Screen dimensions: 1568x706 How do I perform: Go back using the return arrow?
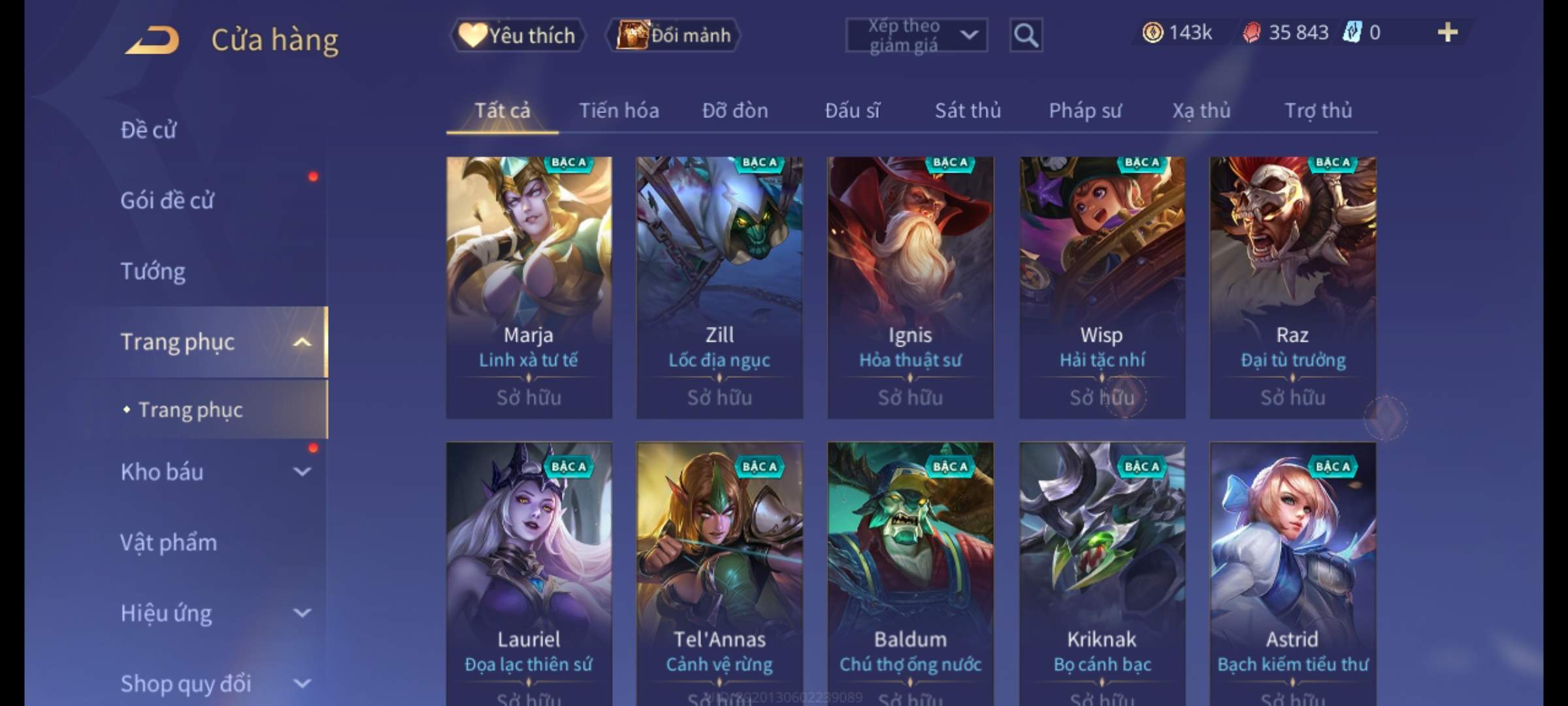(152, 40)
